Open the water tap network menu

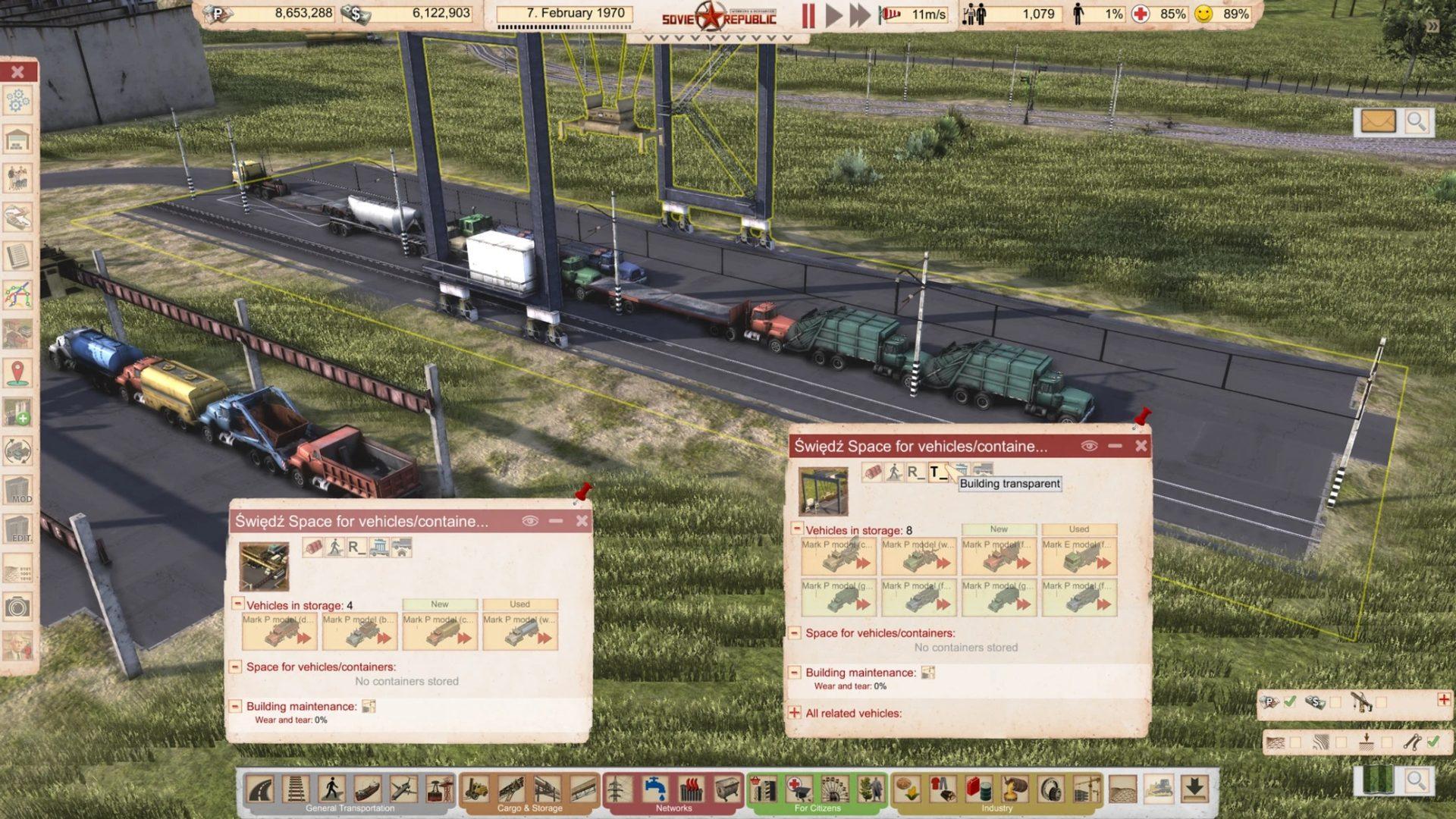[x=655, y=789]
